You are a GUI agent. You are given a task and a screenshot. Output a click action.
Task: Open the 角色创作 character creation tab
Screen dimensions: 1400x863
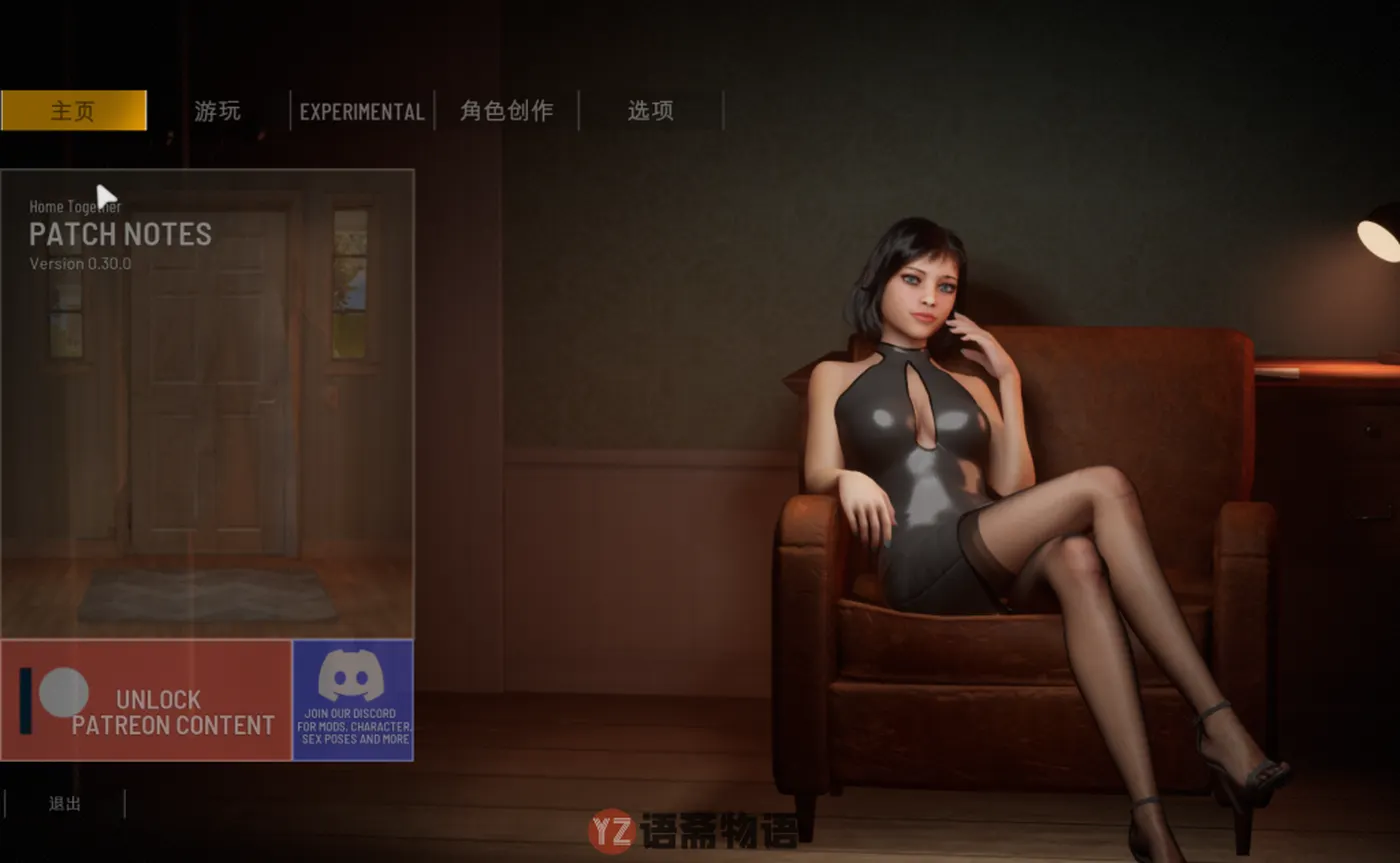coord(505,111)
